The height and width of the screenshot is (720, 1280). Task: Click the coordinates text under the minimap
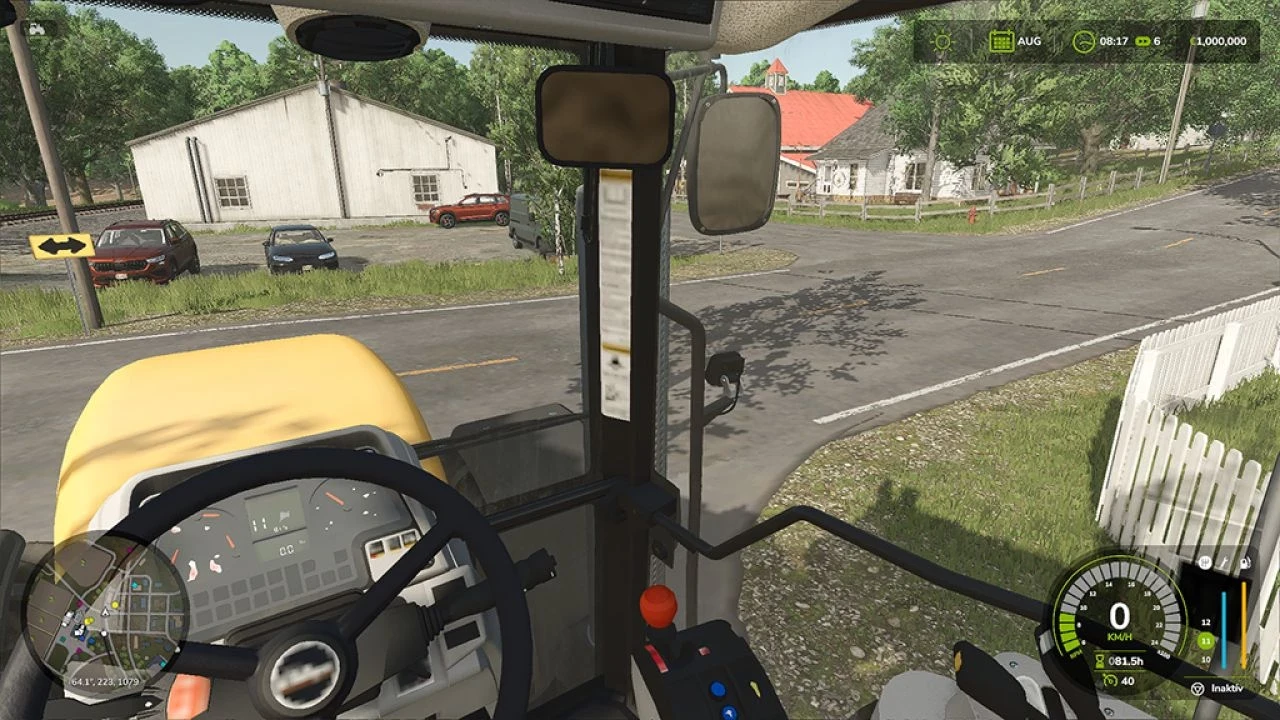point(103,682)
